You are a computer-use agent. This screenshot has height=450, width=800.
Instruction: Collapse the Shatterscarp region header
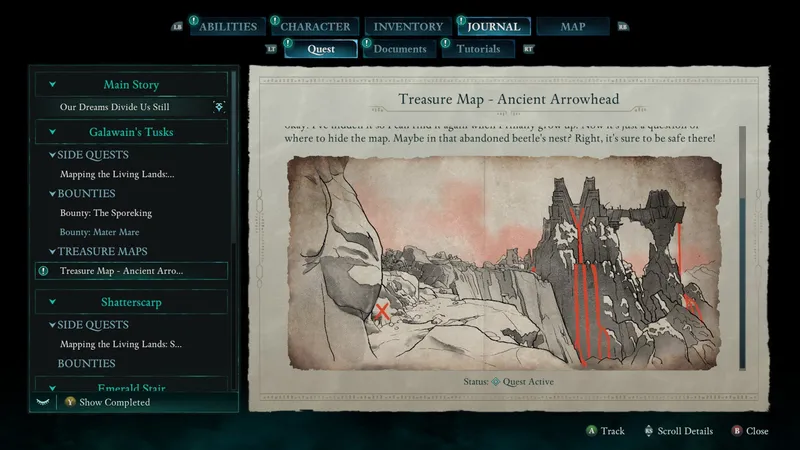[53, 301]
